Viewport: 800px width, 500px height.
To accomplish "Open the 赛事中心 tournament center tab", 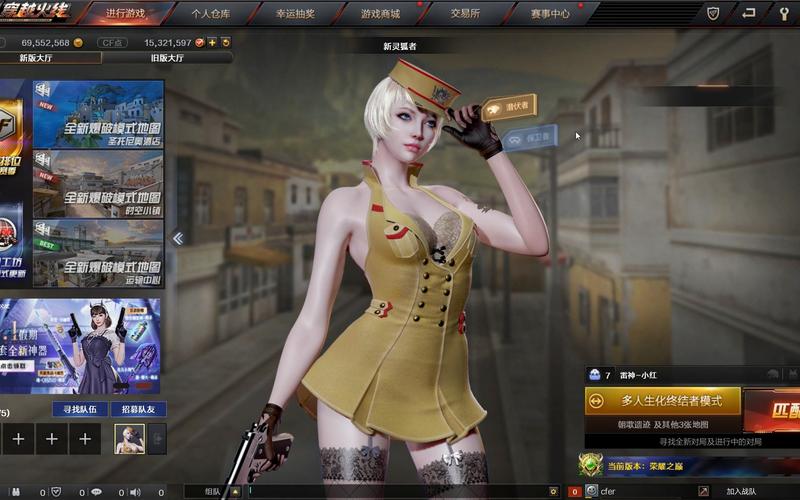I will (549, 14).
